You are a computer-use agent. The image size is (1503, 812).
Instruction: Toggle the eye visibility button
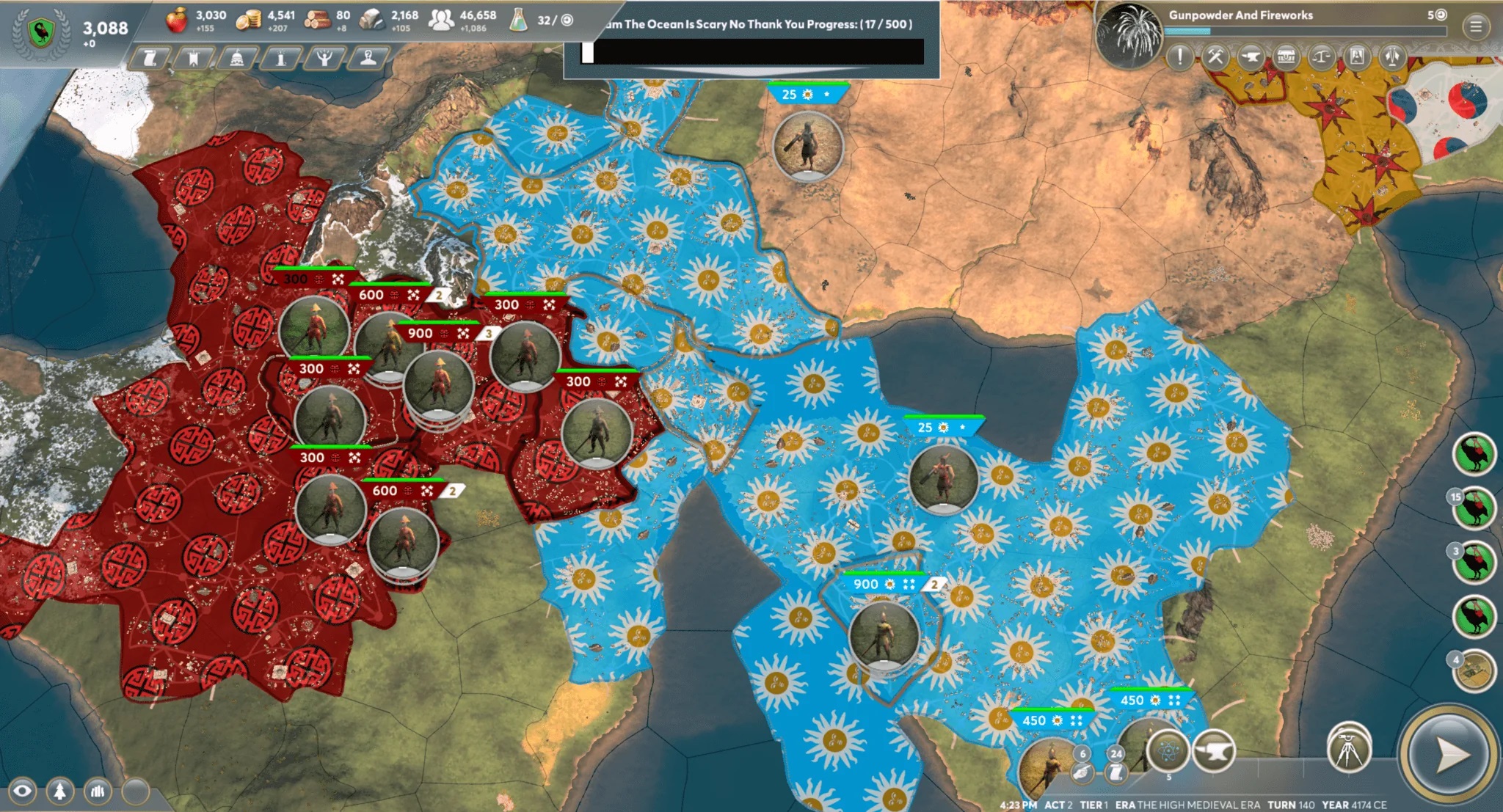[x=22, y=791]
